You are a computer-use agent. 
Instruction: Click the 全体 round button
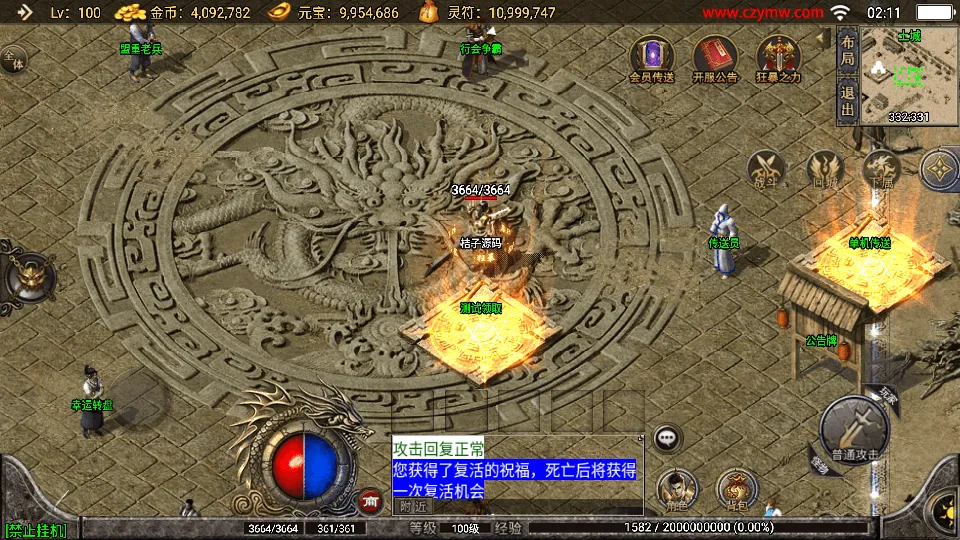coord(13,60)
